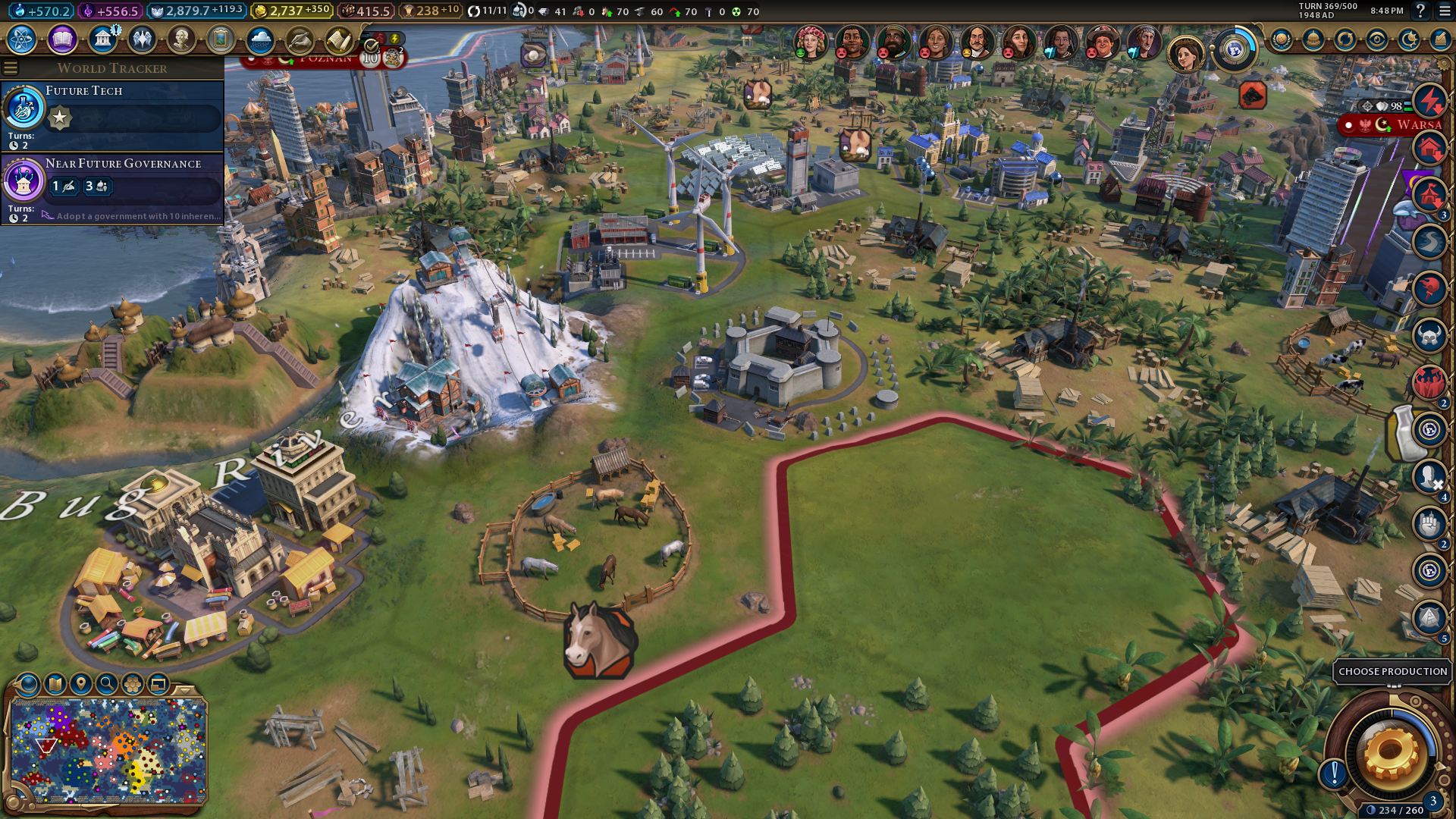
Task: Open the Great Works painting icon
Action: coord(221,39)
